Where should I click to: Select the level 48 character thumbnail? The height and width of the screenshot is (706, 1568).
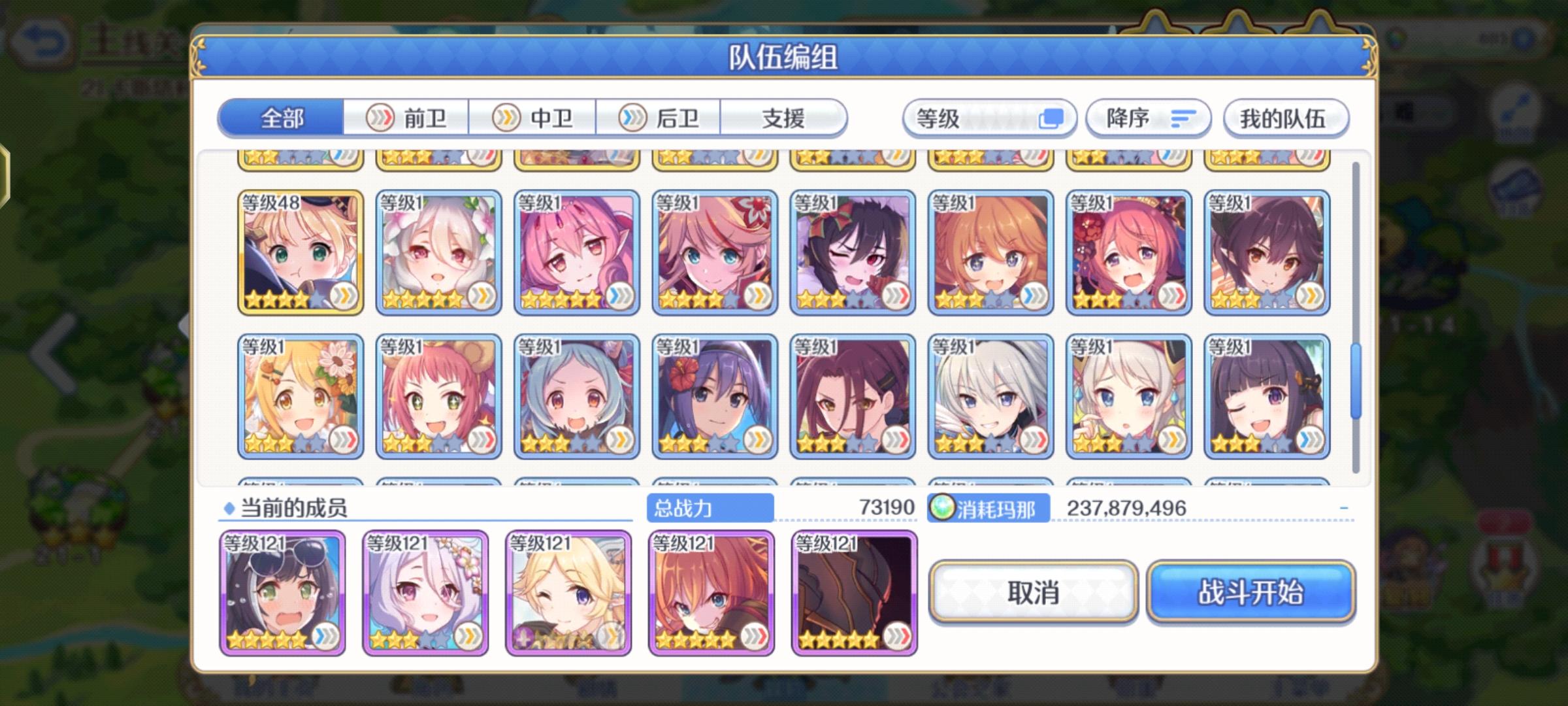click(x=299, y=252)
